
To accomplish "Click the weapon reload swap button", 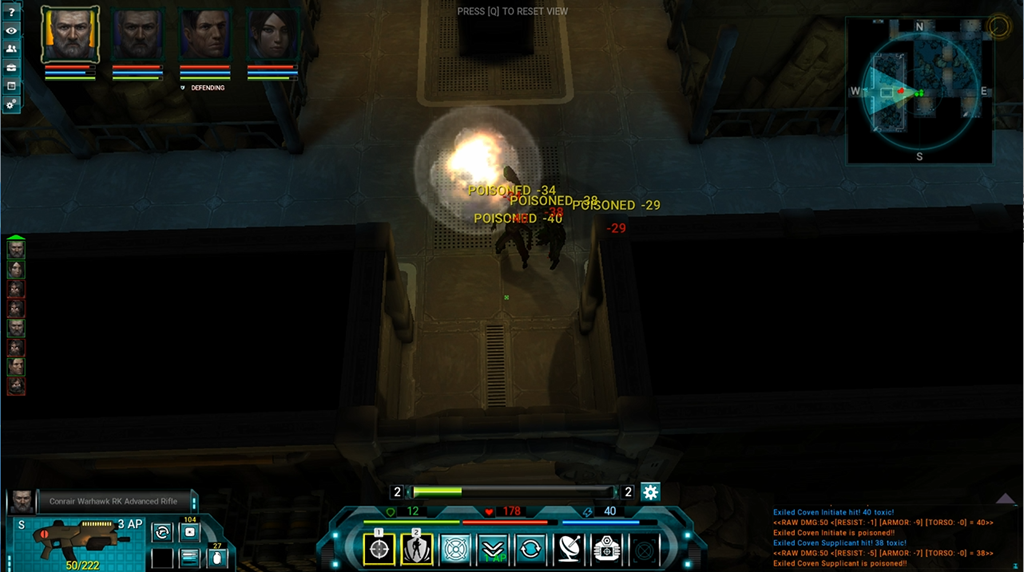I will click(162, 533).
